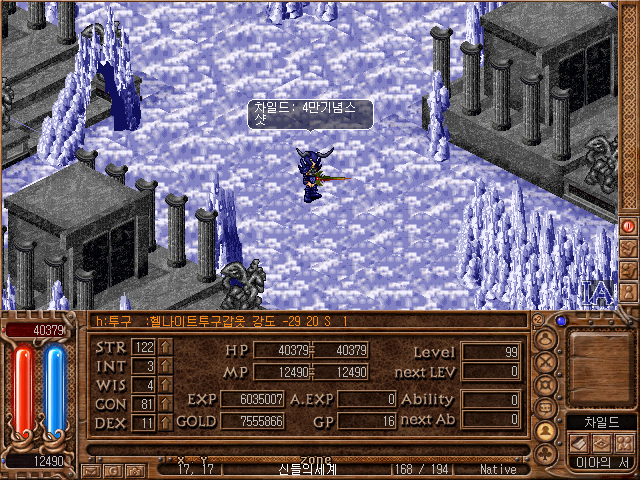Click the red power button on right bar

click(628, 226)
